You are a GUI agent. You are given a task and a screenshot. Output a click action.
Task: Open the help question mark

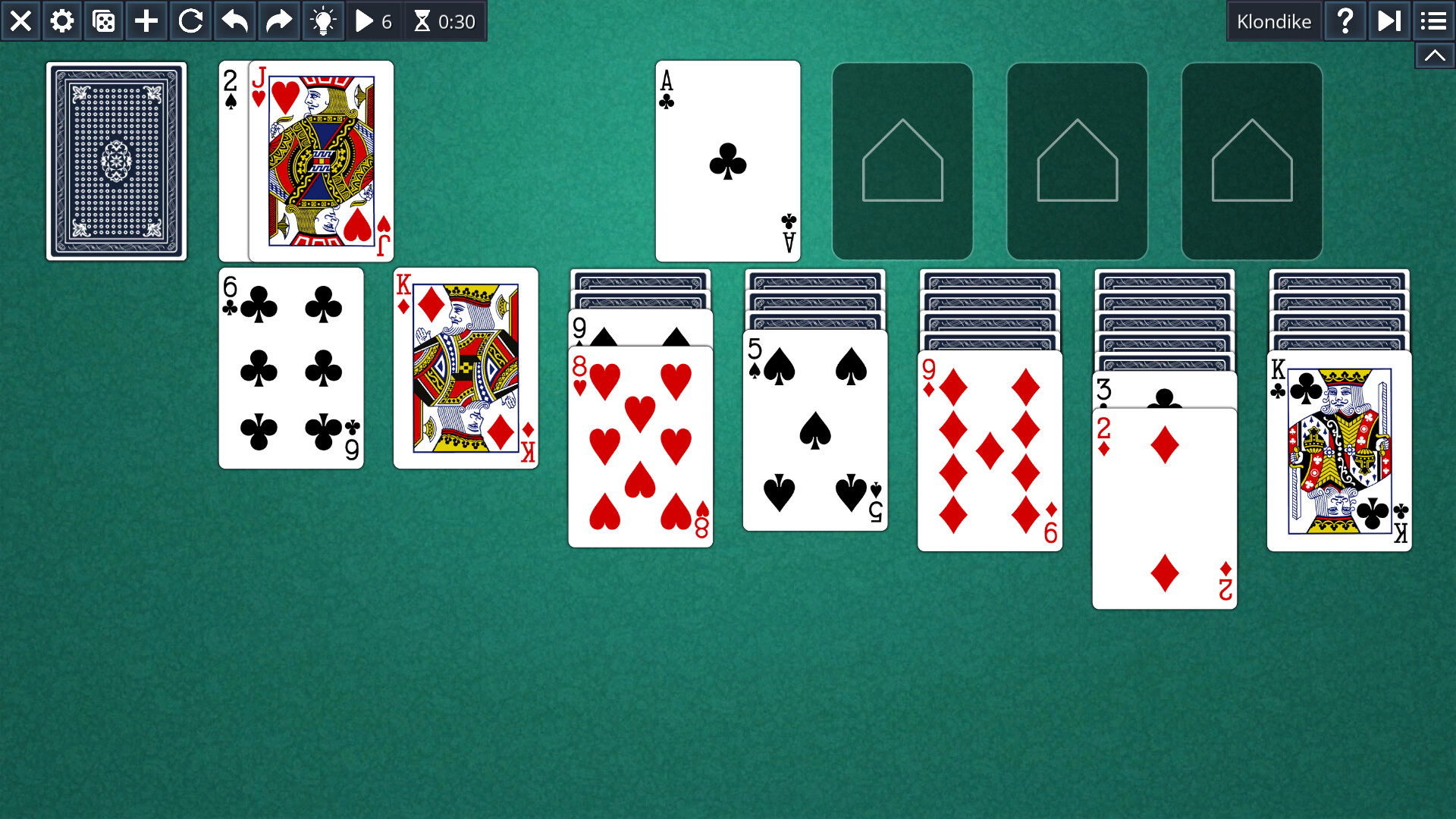click(1345, 20)
